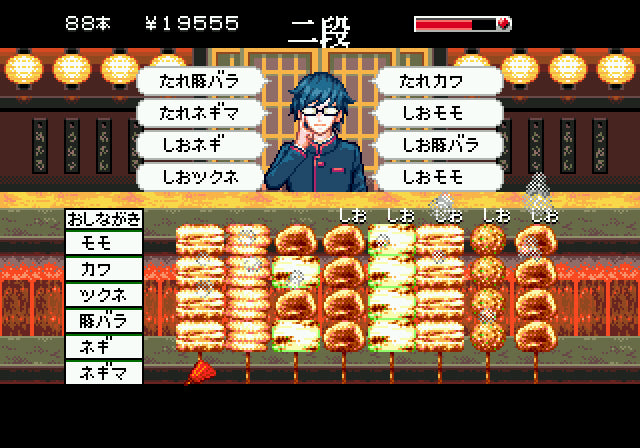The height and width of the screenshot is (448, 640).
Task: Select the たれネギマ order bubble
Action: [x=201, y=113]
